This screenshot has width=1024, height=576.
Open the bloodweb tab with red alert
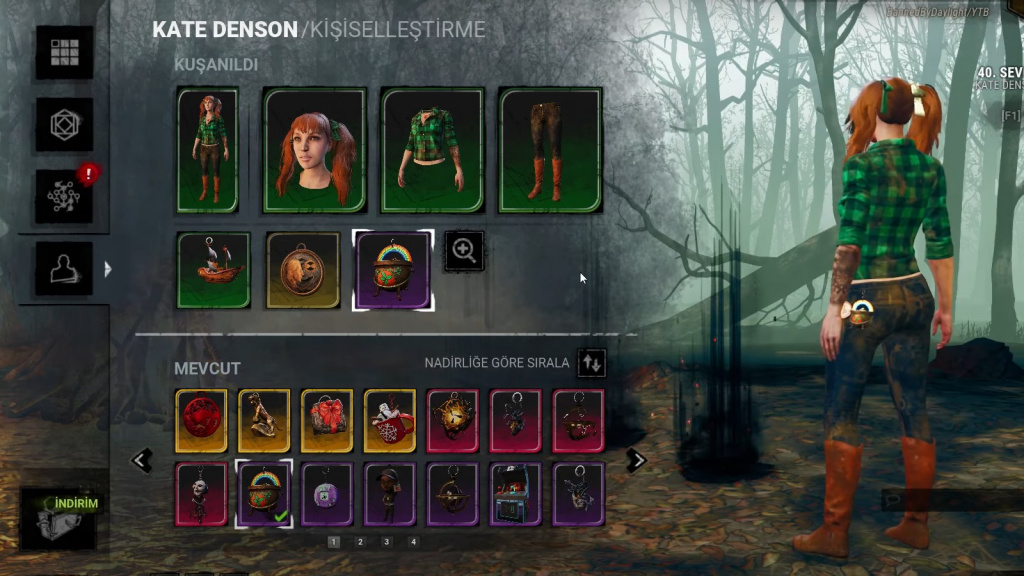64,195
